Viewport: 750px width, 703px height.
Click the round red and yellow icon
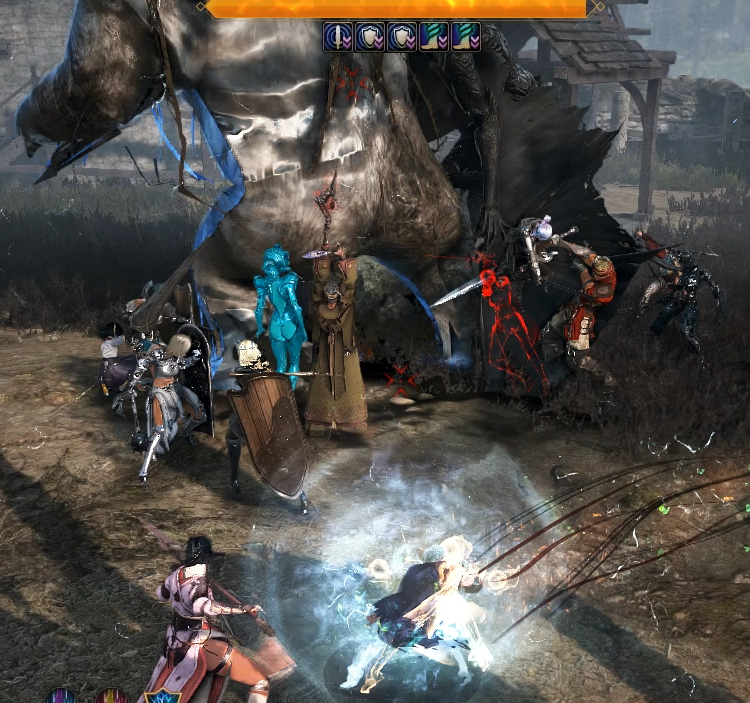(x=111, y=696)
